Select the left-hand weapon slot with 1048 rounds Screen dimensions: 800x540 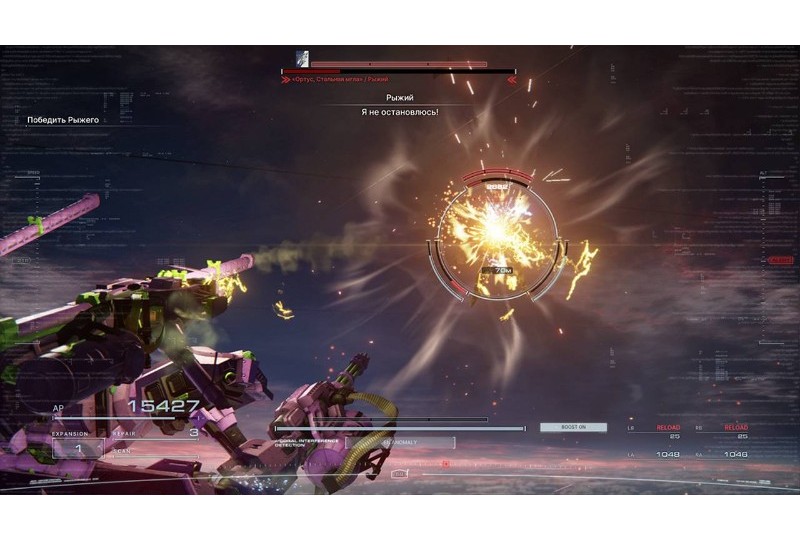[x=662, y=453]
